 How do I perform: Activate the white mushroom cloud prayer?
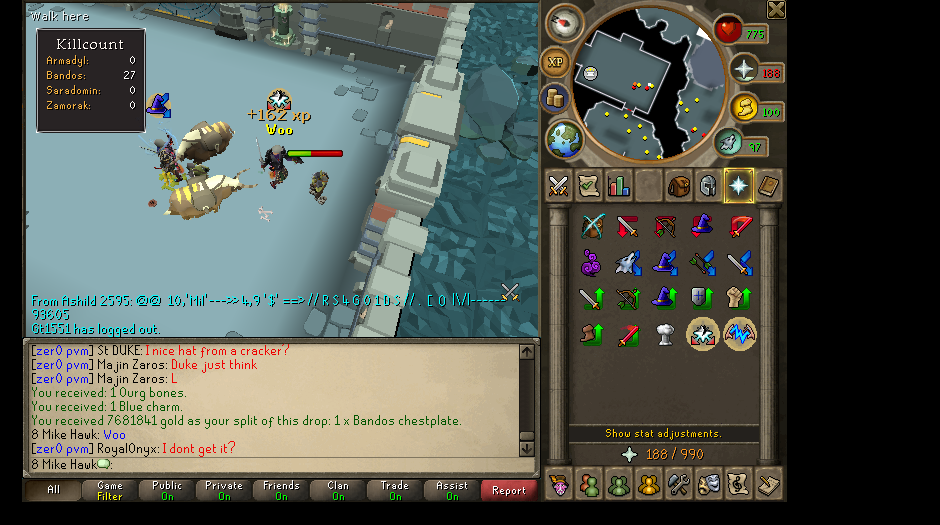(665, 334)
